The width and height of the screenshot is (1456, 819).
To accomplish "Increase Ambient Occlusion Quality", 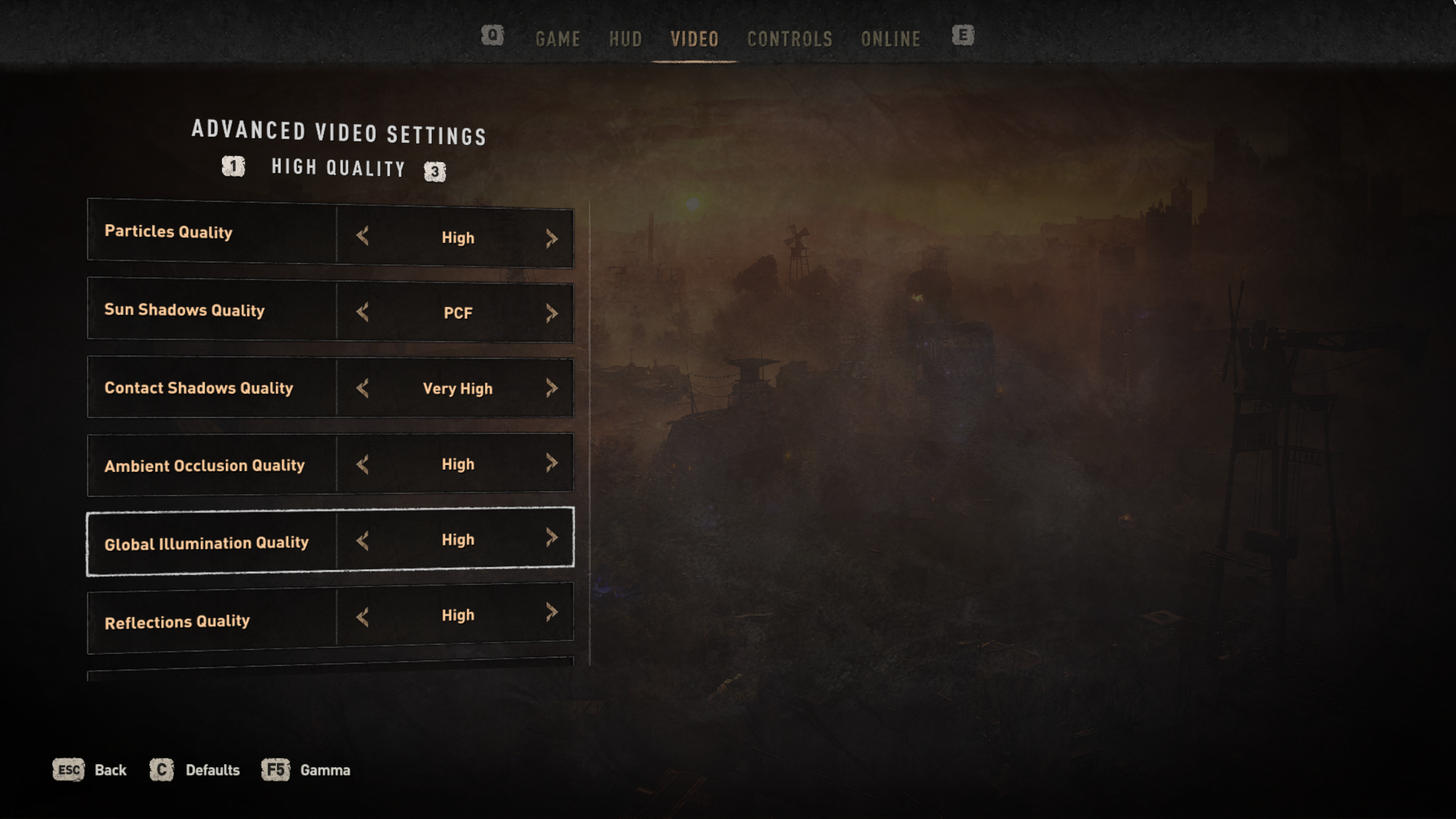I will [552, 463].
